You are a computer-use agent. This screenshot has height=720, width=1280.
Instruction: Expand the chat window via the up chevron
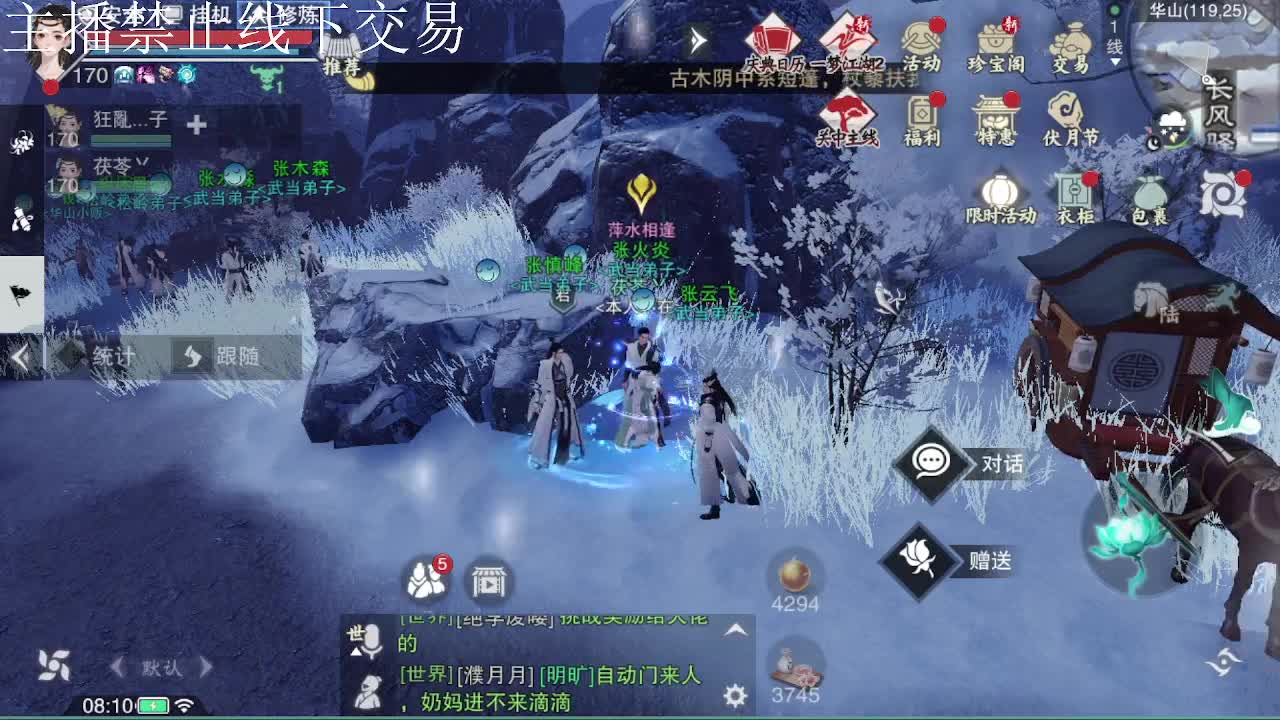pyautogui.click(x=738, y=630)
